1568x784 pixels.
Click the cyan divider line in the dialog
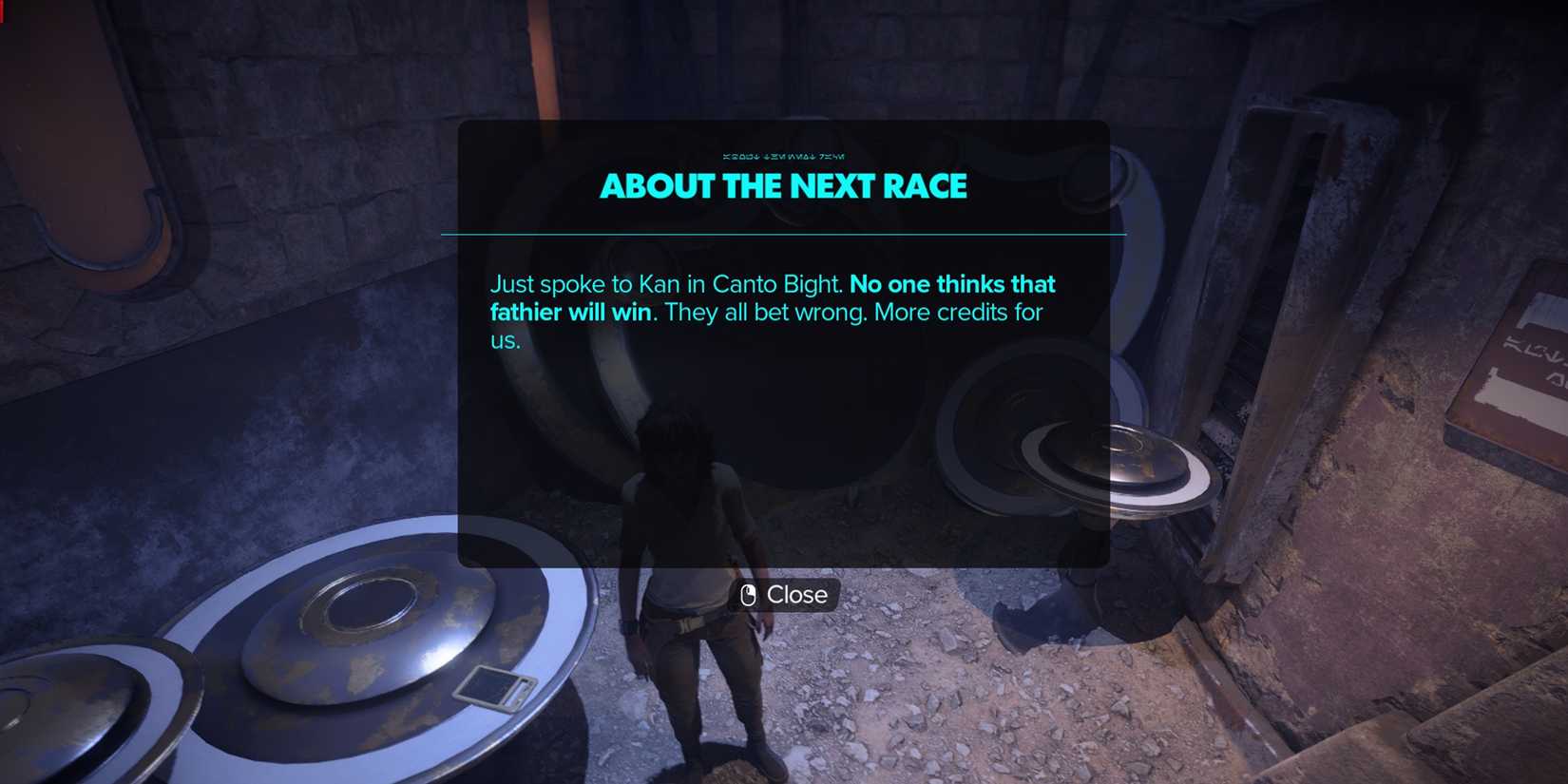point(783,231)
